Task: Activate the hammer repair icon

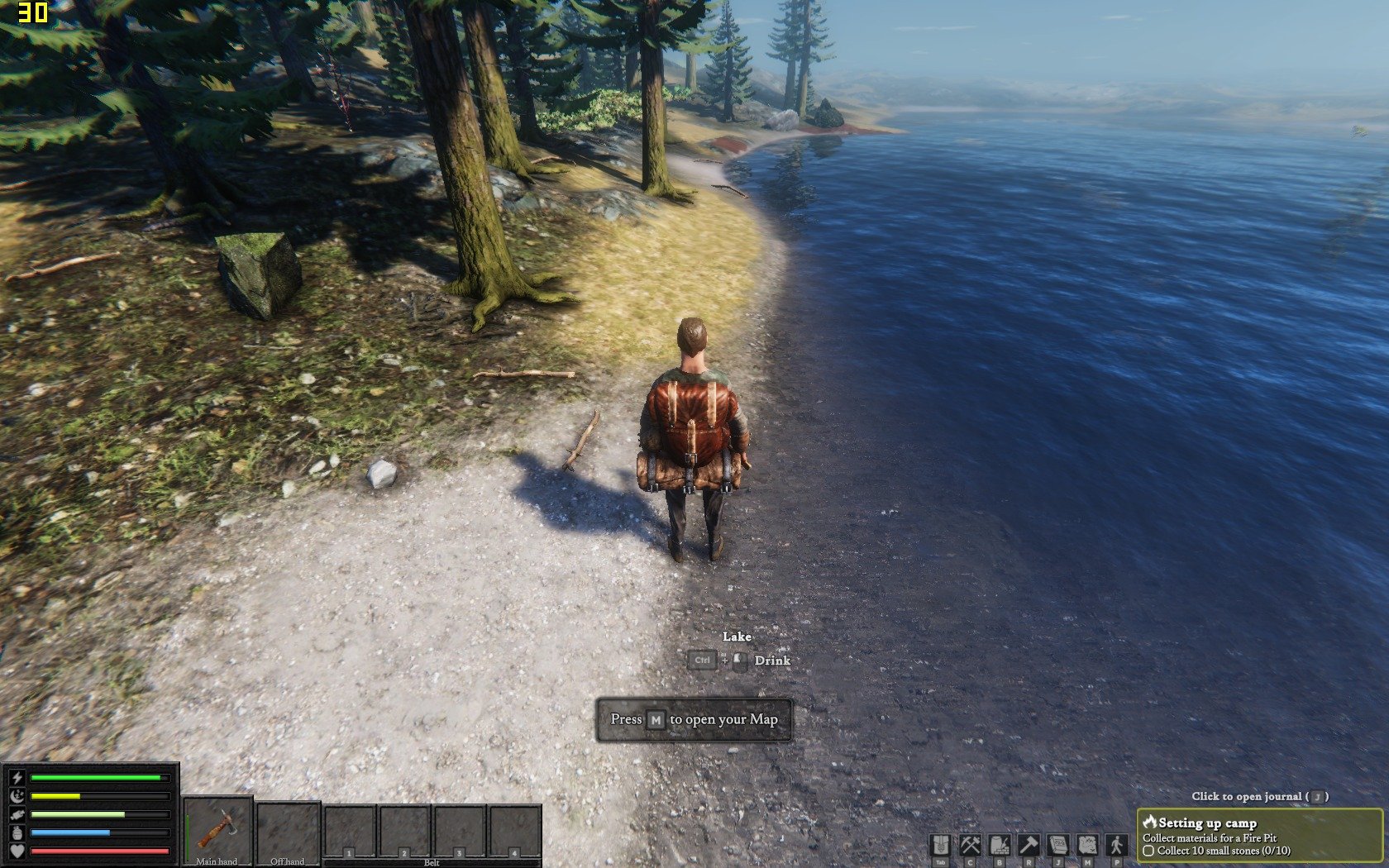Action: point(1029,846)
